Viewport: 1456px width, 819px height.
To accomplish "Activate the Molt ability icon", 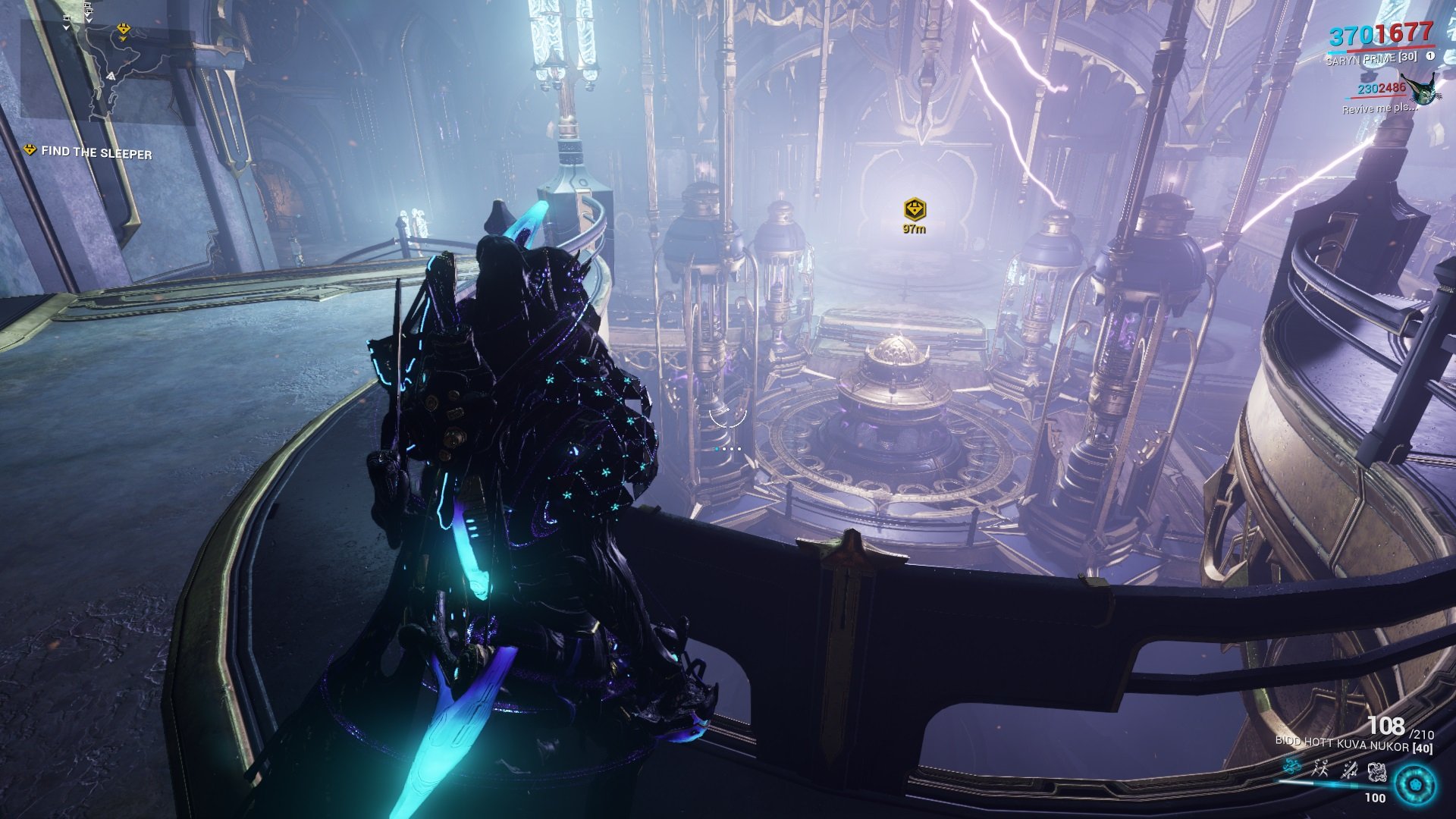I will click(1320, 767).
